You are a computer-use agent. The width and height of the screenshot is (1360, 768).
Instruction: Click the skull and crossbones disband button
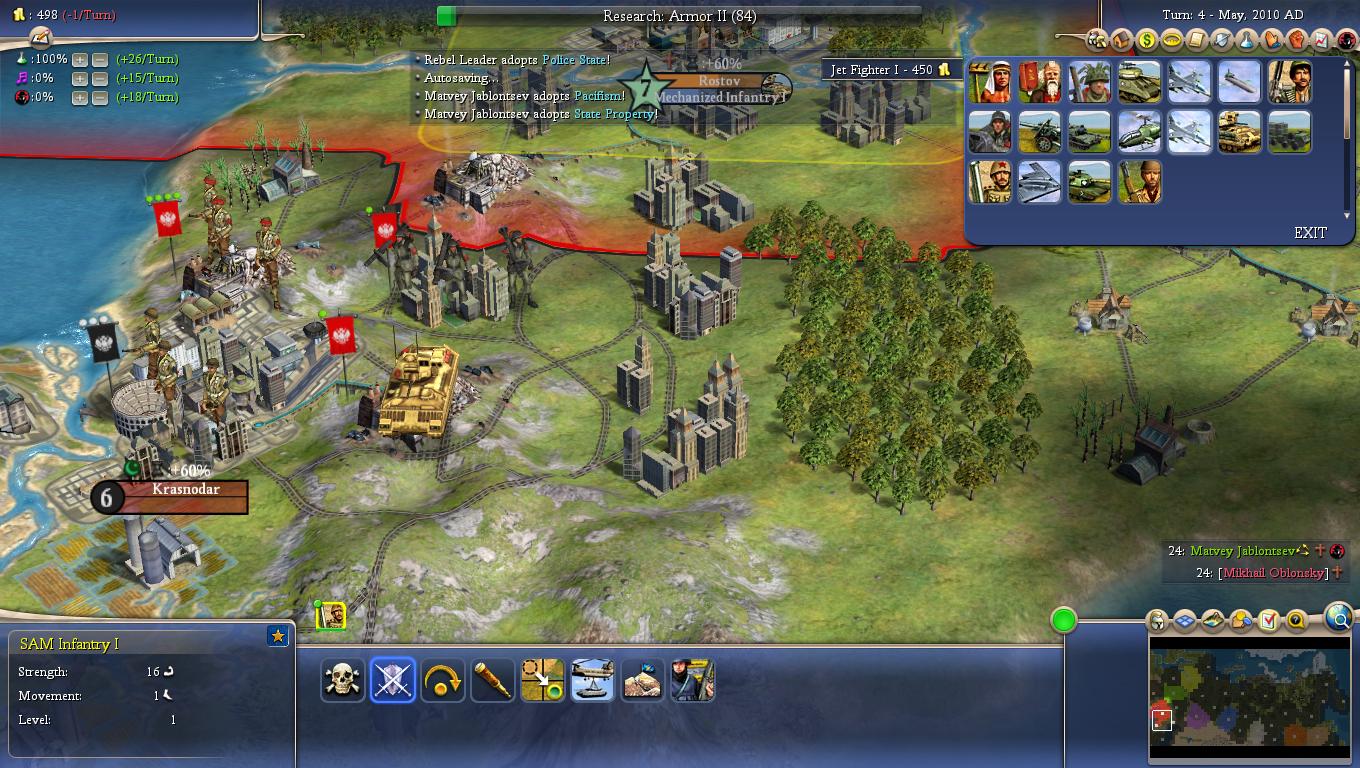[343, 680]
